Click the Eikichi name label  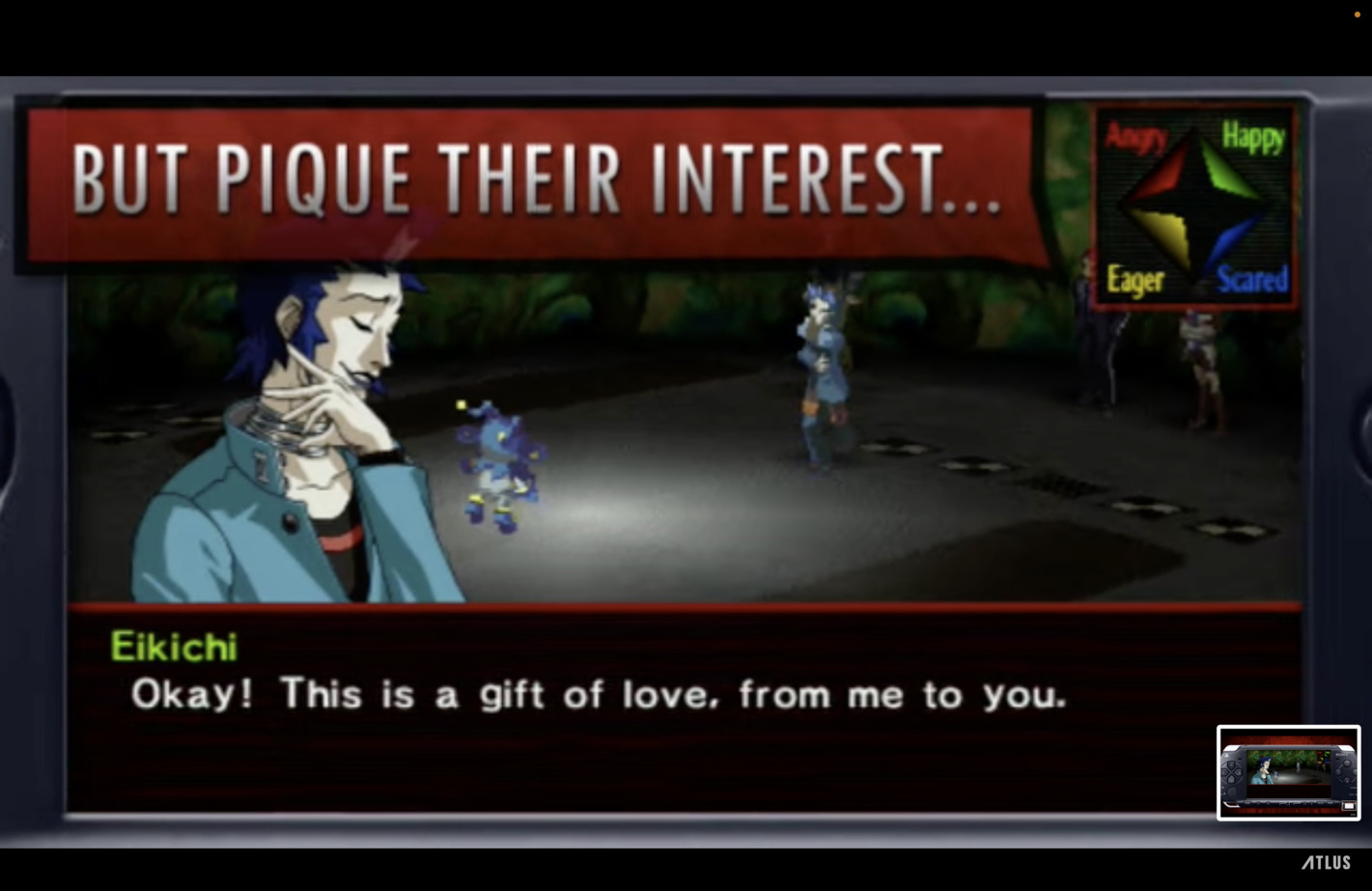pyautogui.click(x=174, y=647)
